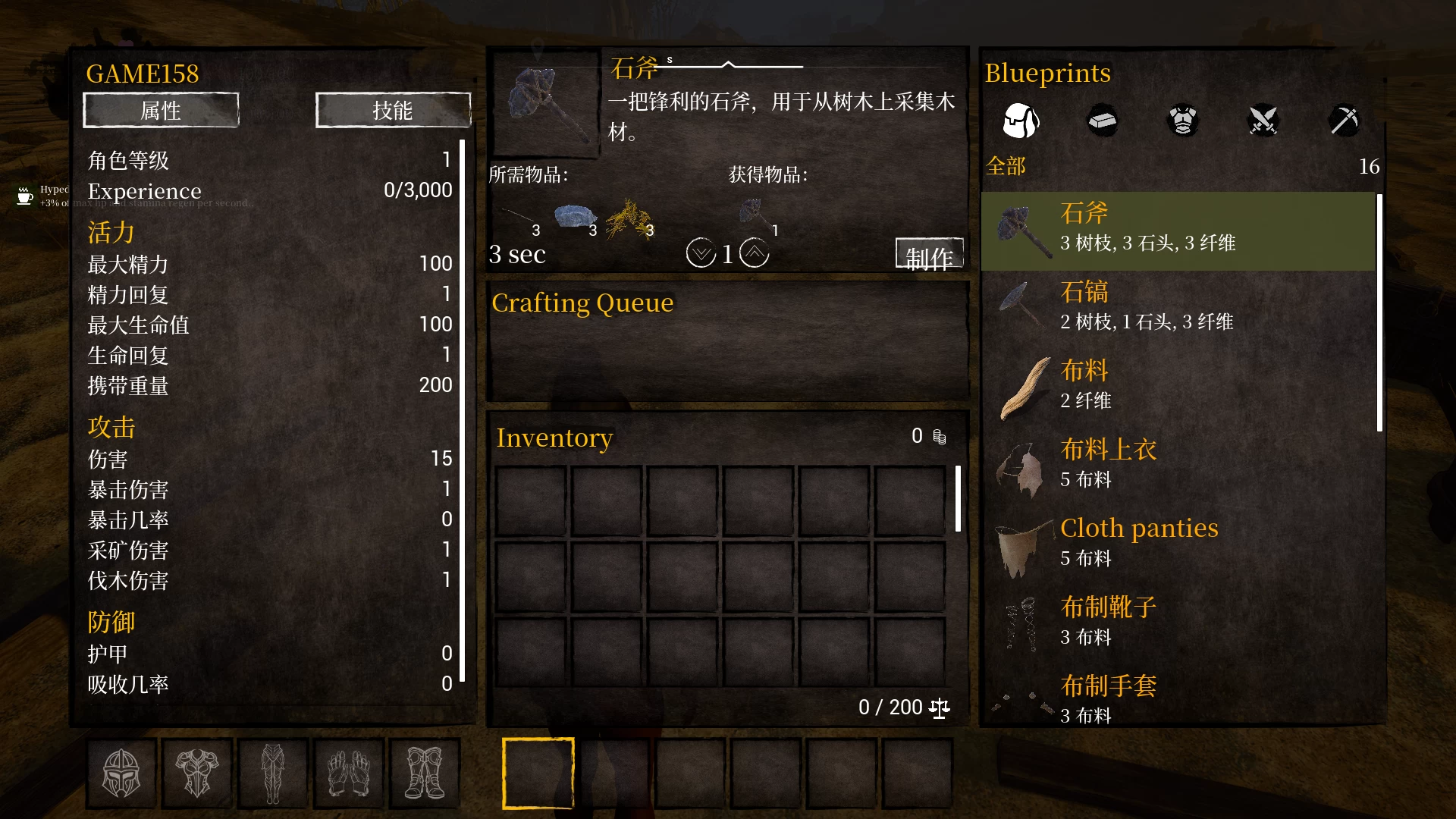This screenshot has height=819, width=1456.
Task: Craft the stone axe with 制作
Action: pos(929,255)
